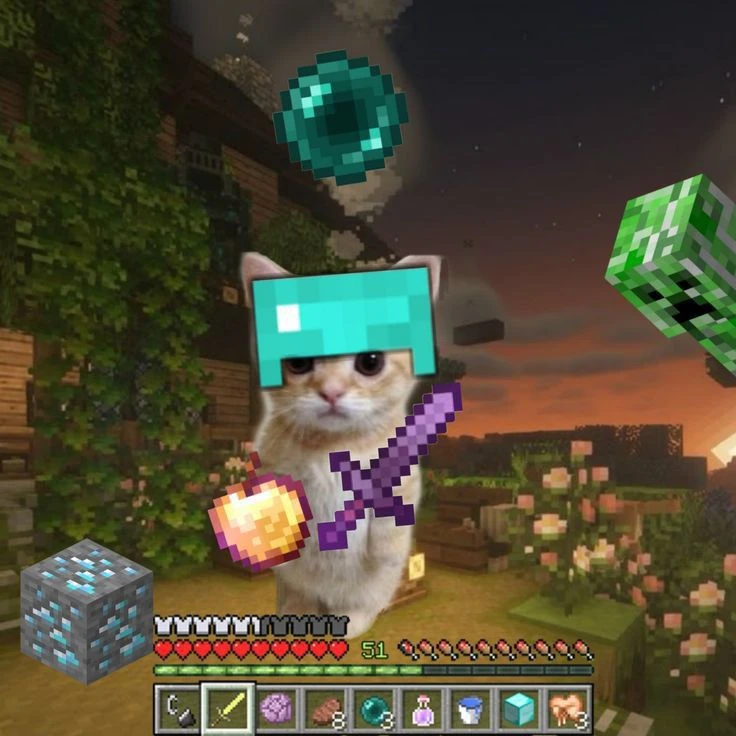Choose the pink potion bottle slot
Image resolution: width=736 pixels, height=736 pixels.
click(421, 709)
